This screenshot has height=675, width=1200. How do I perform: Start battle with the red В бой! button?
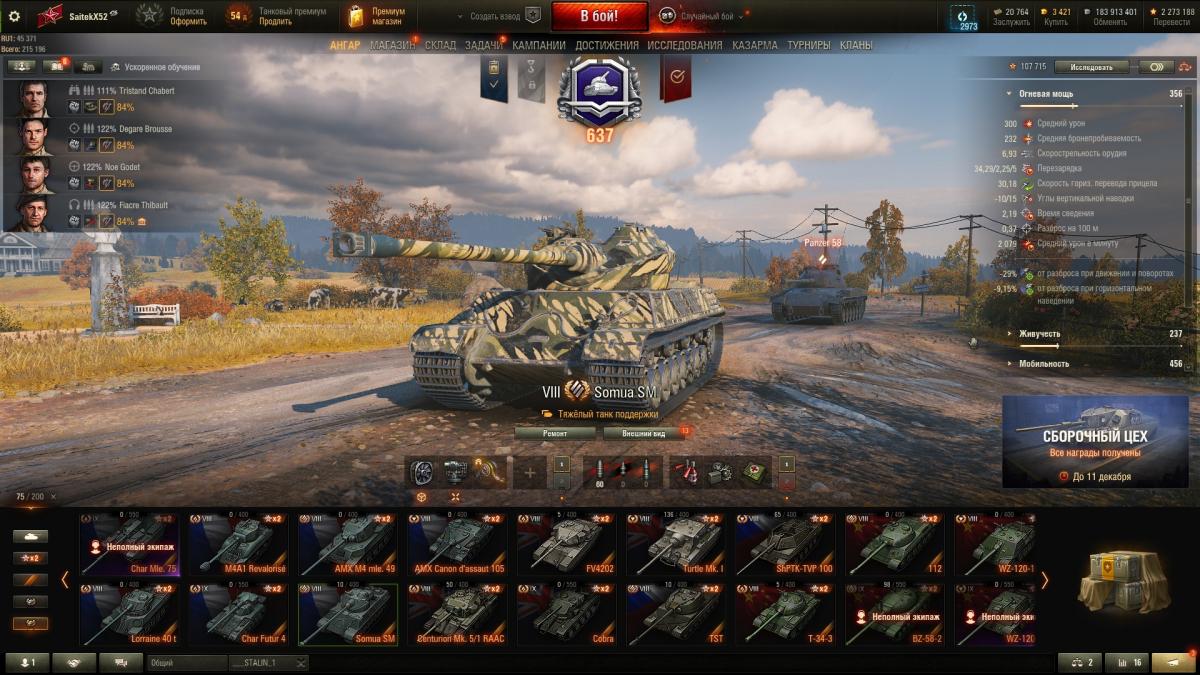click(599, 16)
